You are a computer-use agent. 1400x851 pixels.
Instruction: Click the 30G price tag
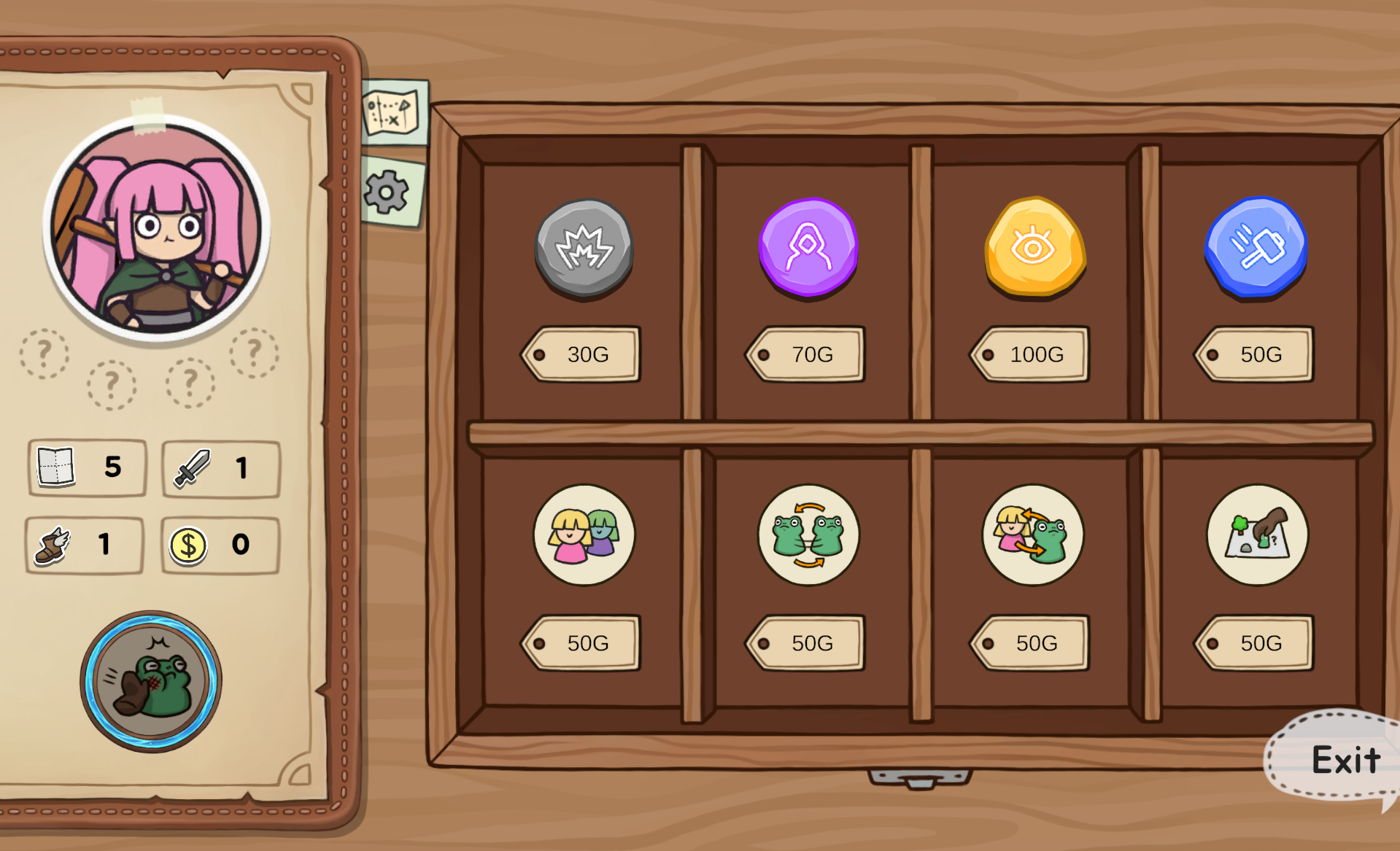click(x=583, y=354)
